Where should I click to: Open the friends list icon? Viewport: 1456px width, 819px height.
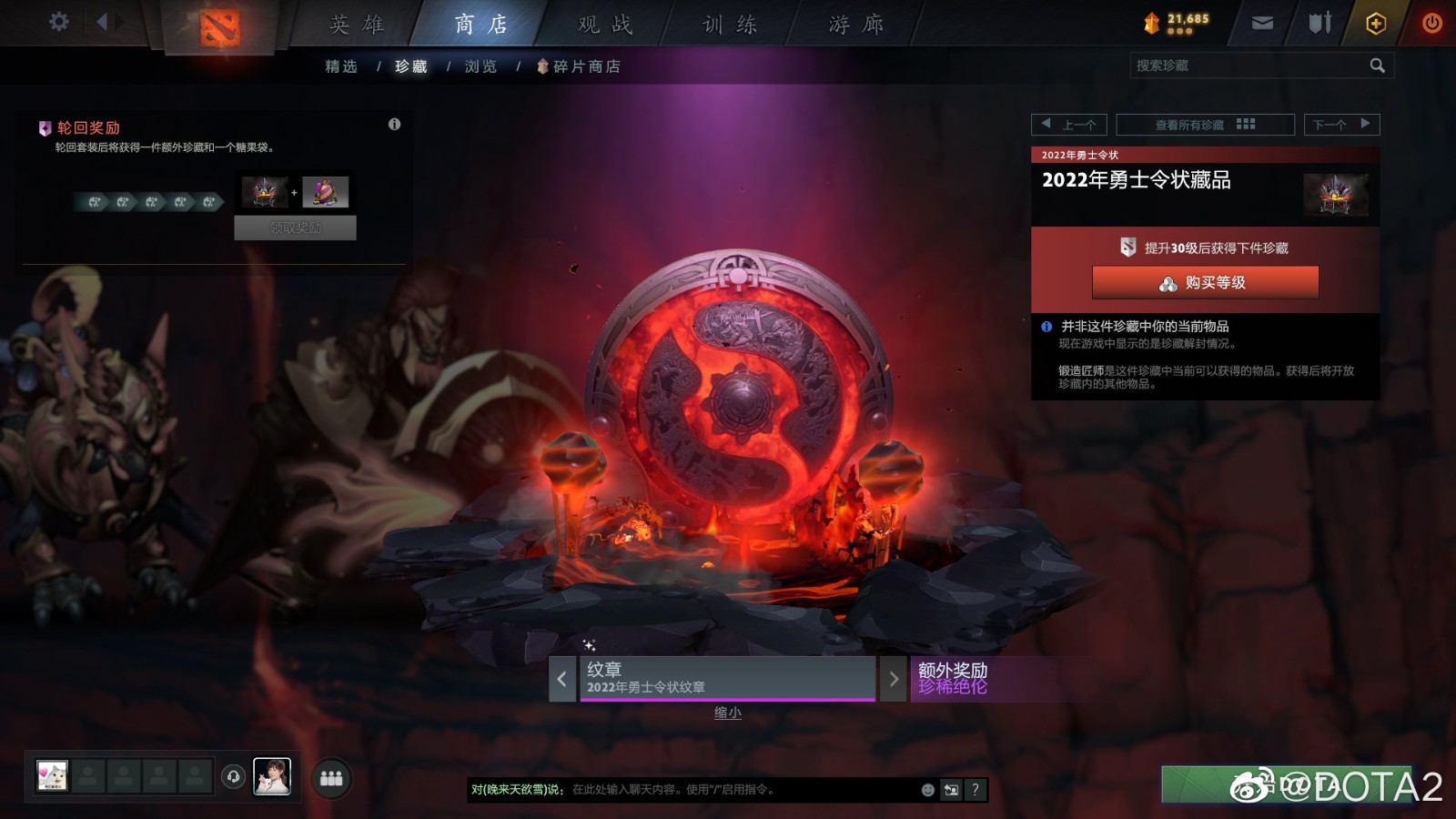click(331, 778)
